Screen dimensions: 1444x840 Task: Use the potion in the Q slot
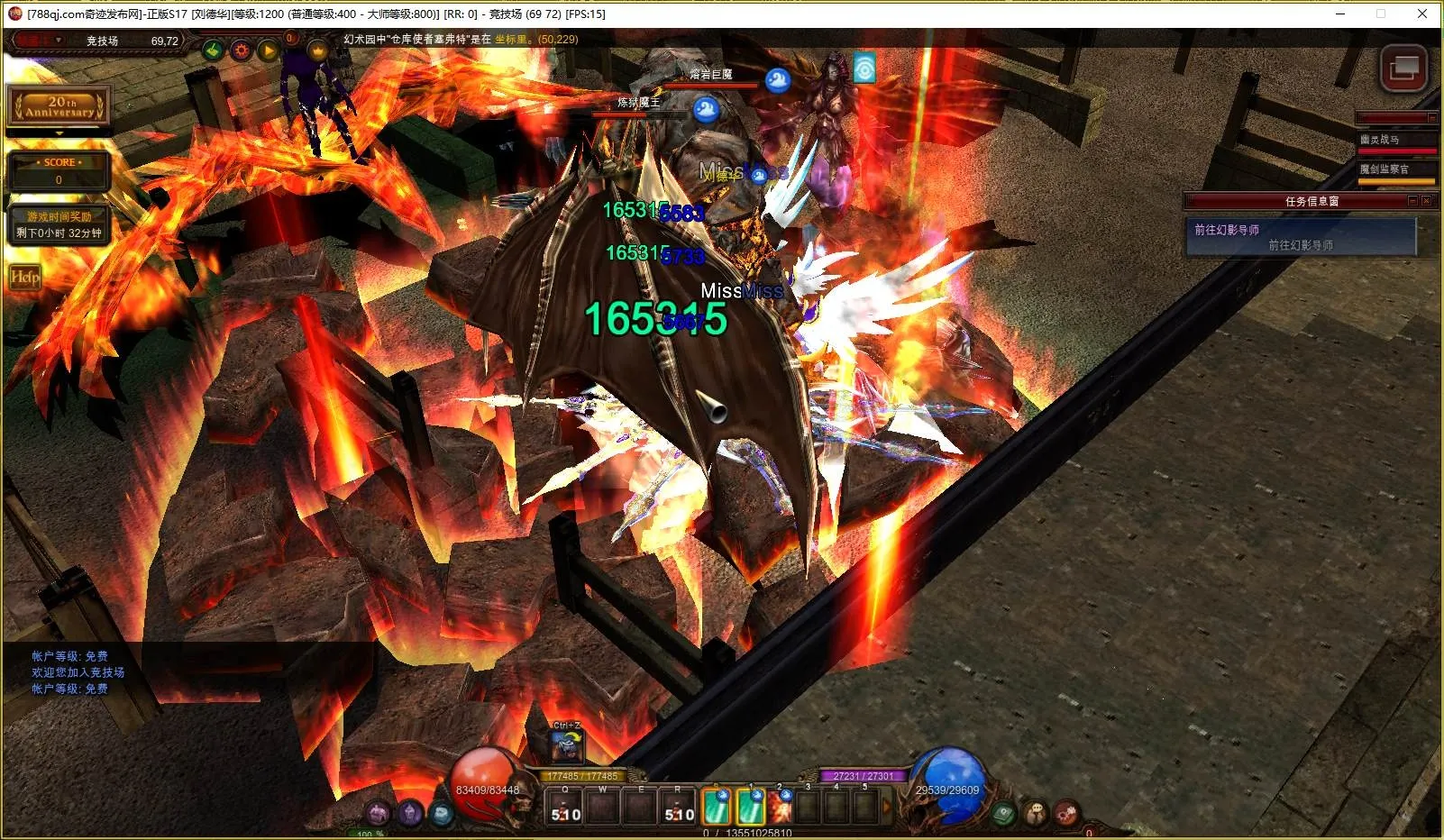click(566, 808)
